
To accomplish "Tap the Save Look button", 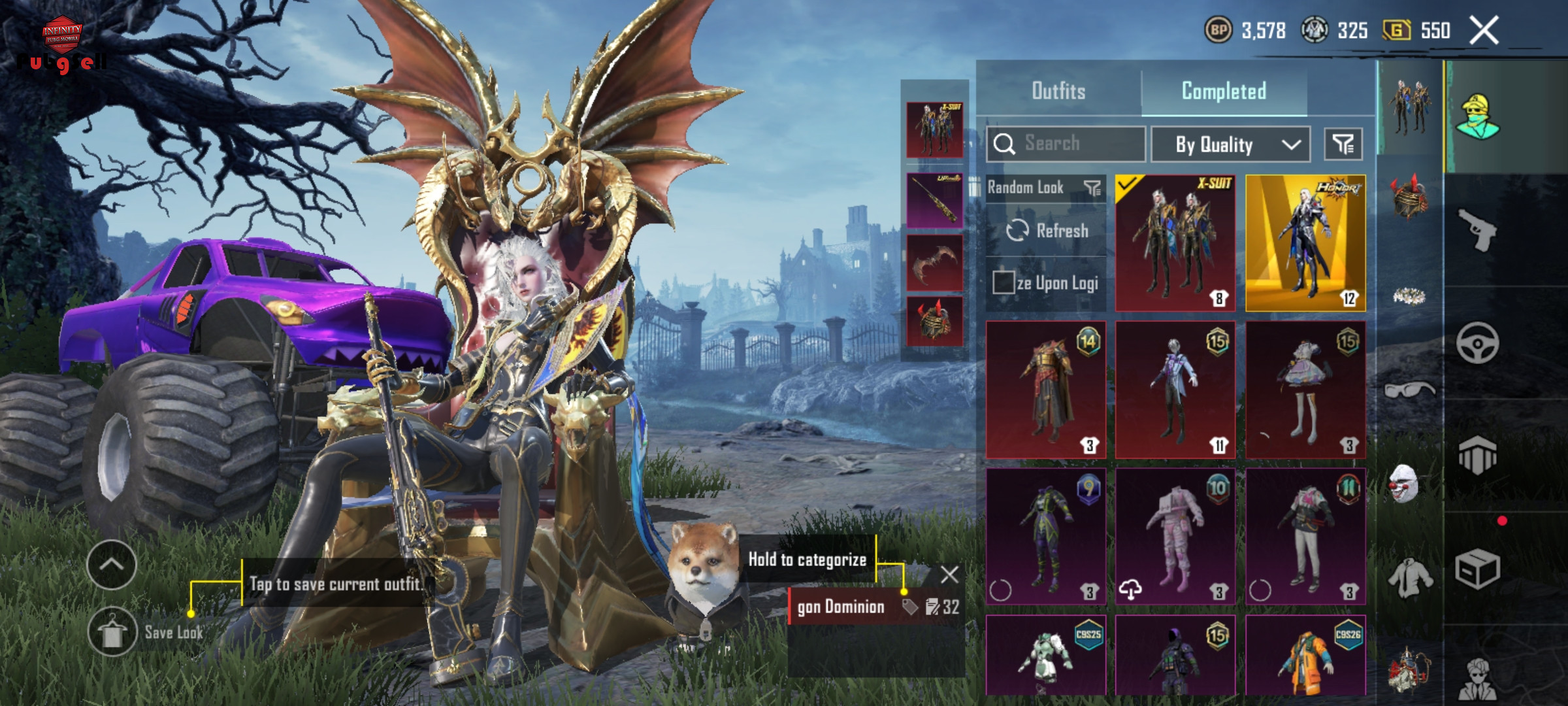I will [x=112, y=632].
